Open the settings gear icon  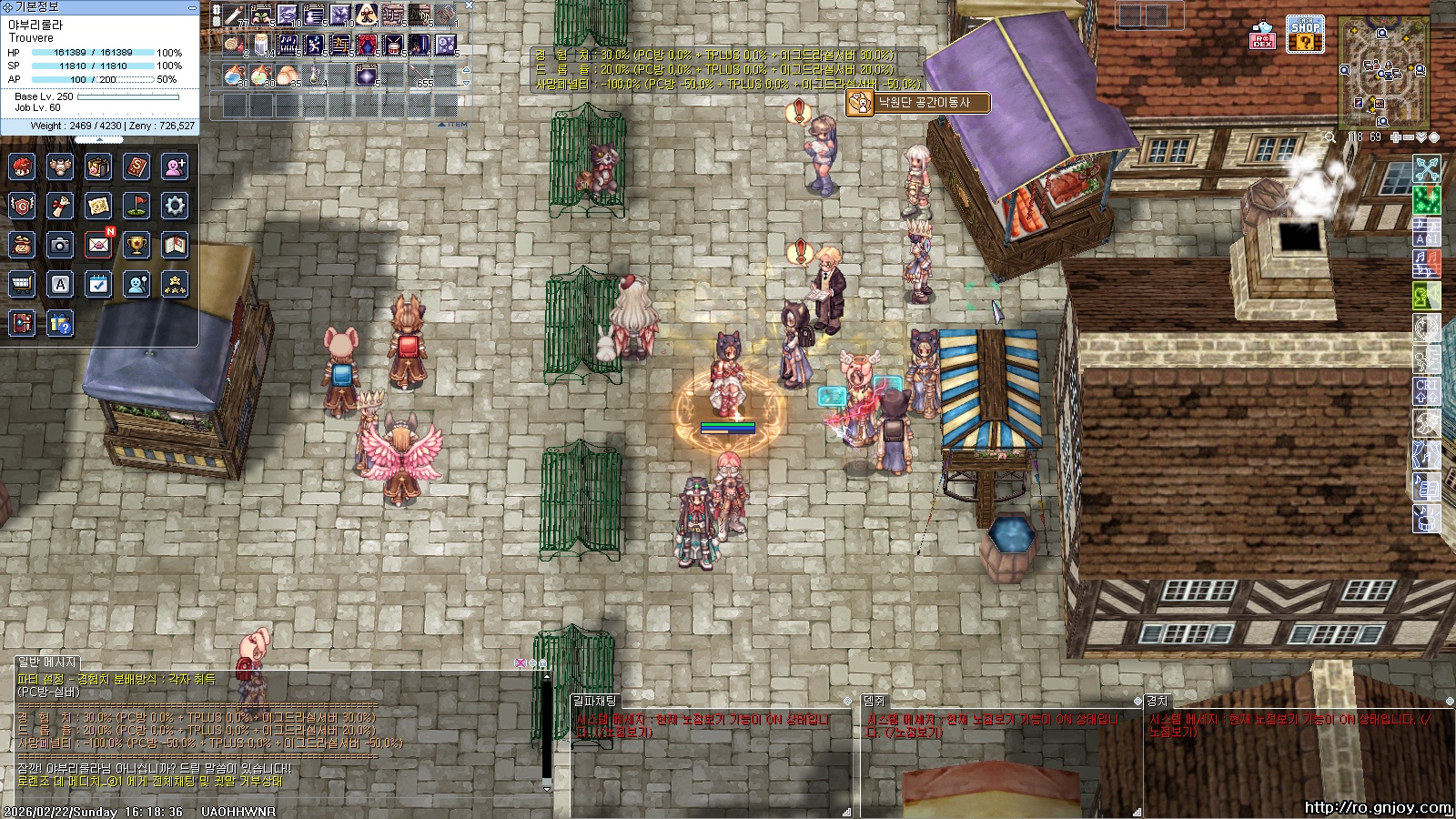175,206
